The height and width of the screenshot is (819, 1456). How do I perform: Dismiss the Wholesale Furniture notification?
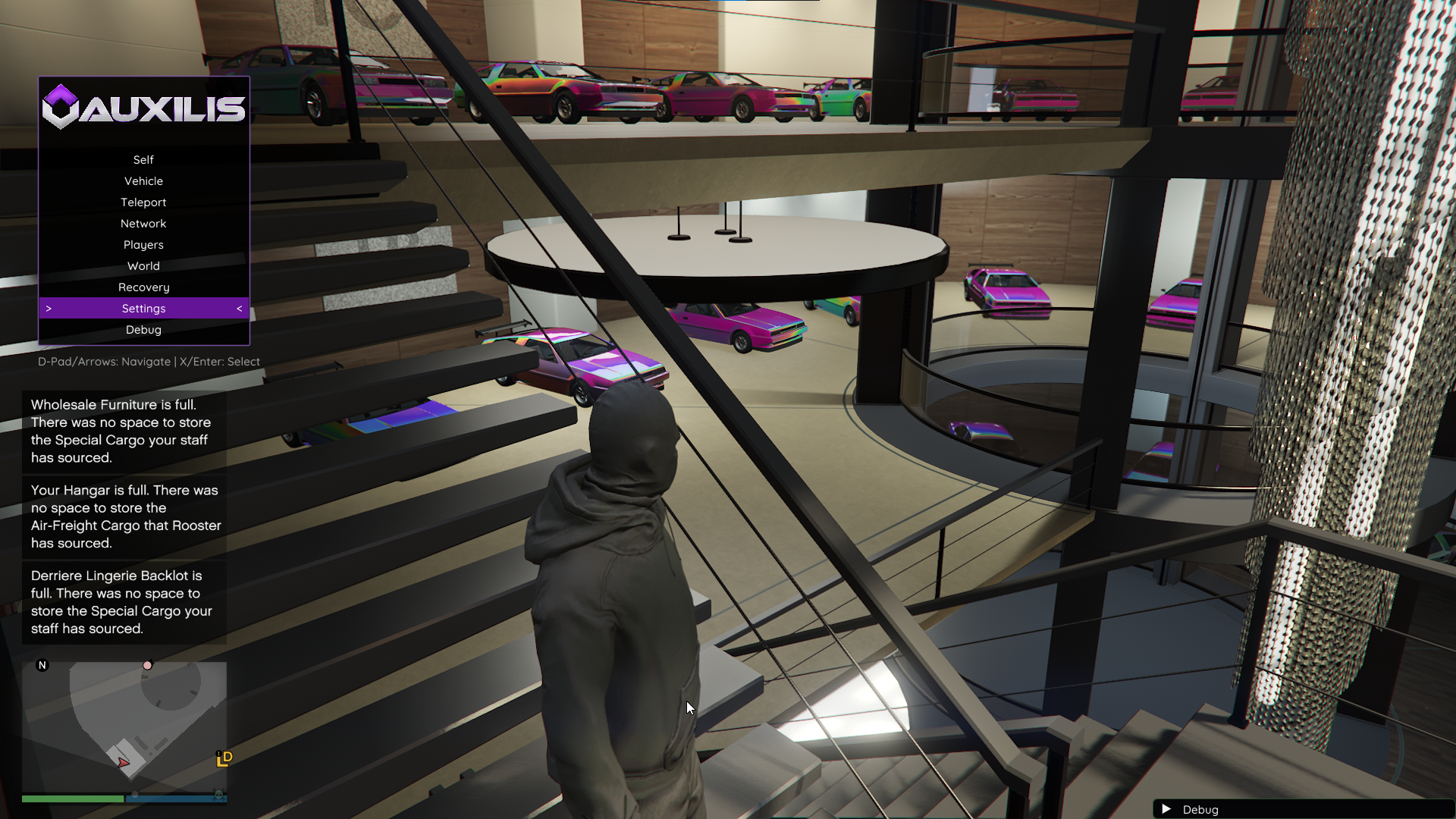(125, 431)
